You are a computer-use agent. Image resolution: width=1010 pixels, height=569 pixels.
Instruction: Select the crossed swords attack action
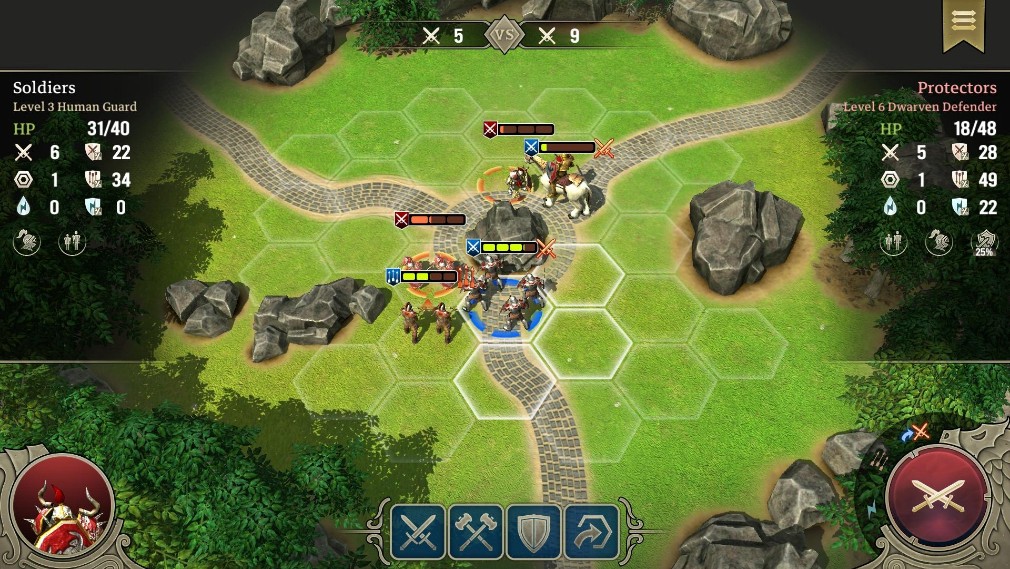(418, 530)
